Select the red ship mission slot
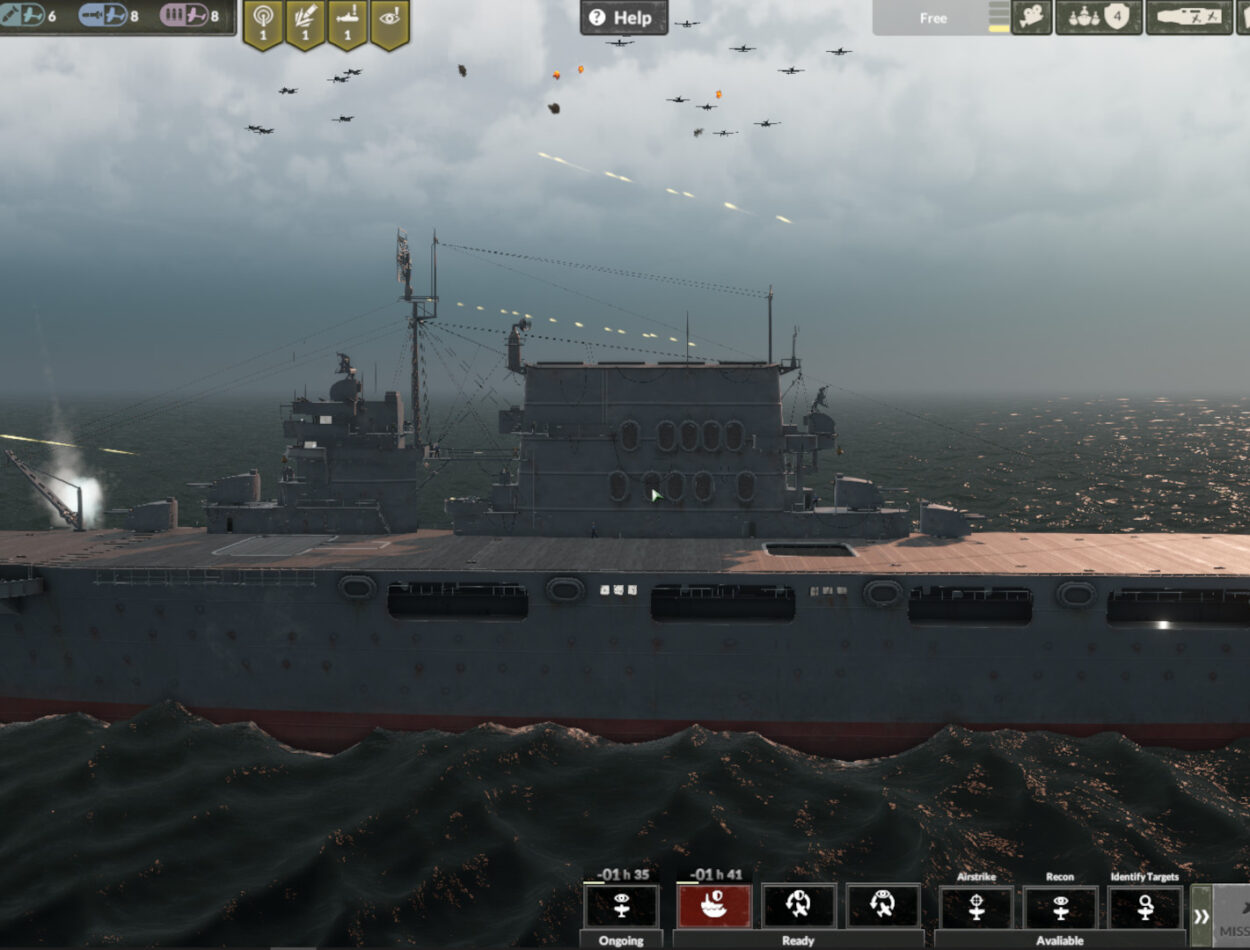Viewport: 1250px width, 950px height. click(713, 905)
